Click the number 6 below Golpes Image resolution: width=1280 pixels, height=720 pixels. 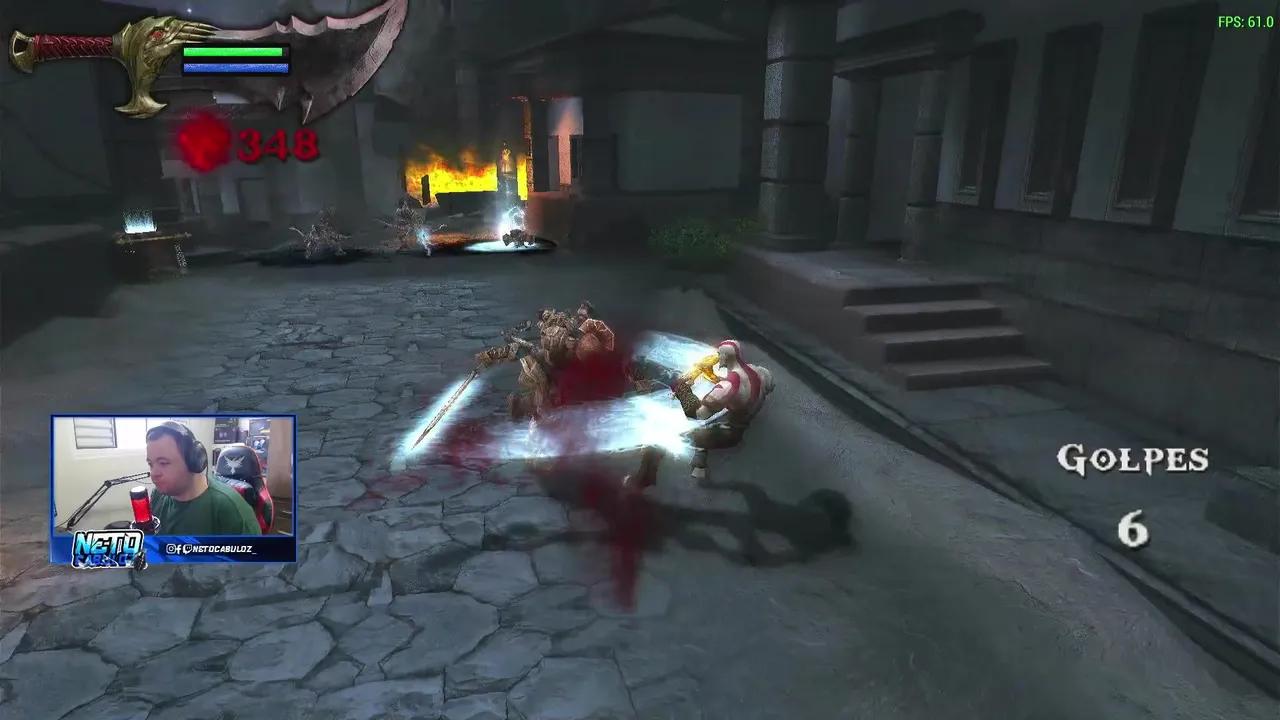tap(1131, 528)
